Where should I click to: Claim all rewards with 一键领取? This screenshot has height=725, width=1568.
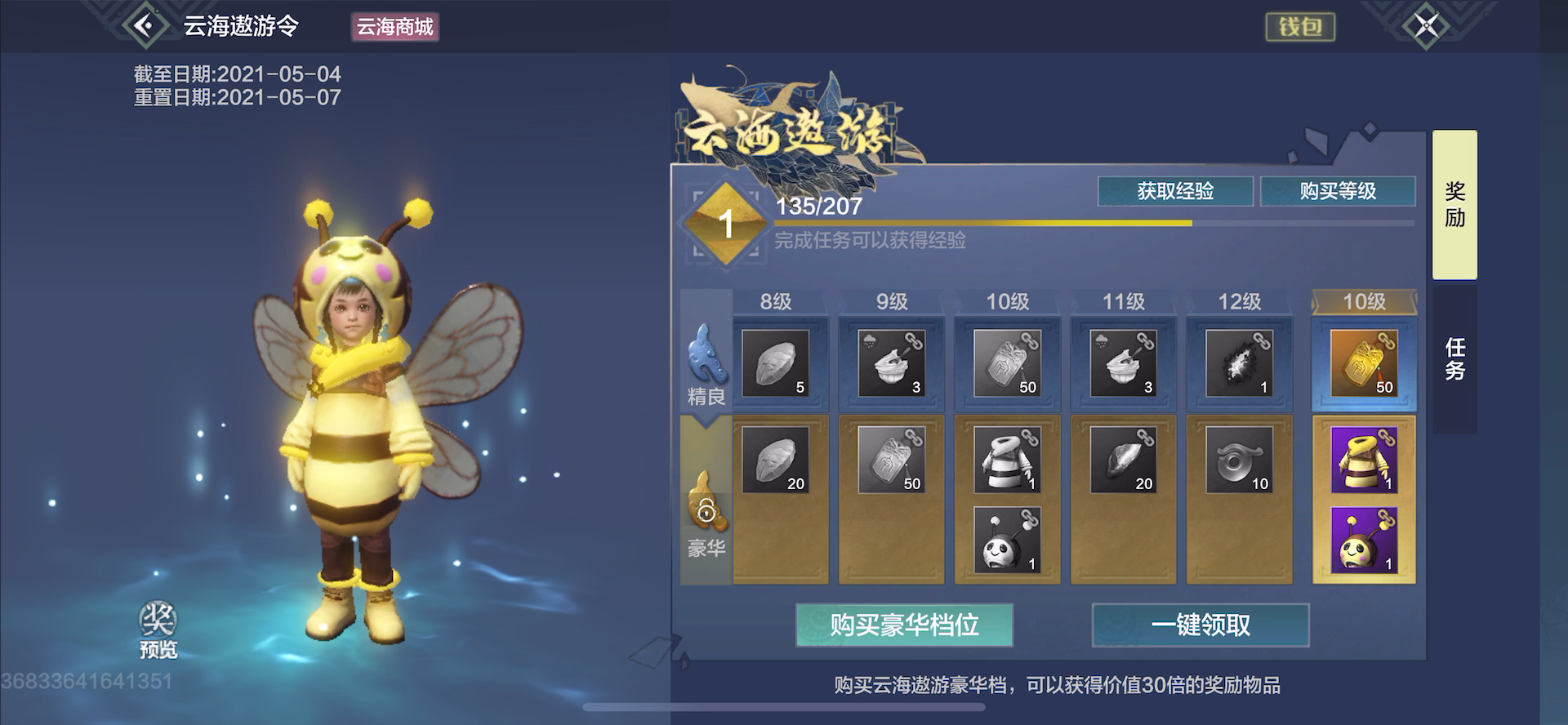pyautogui.click(x=1200, y=625)
